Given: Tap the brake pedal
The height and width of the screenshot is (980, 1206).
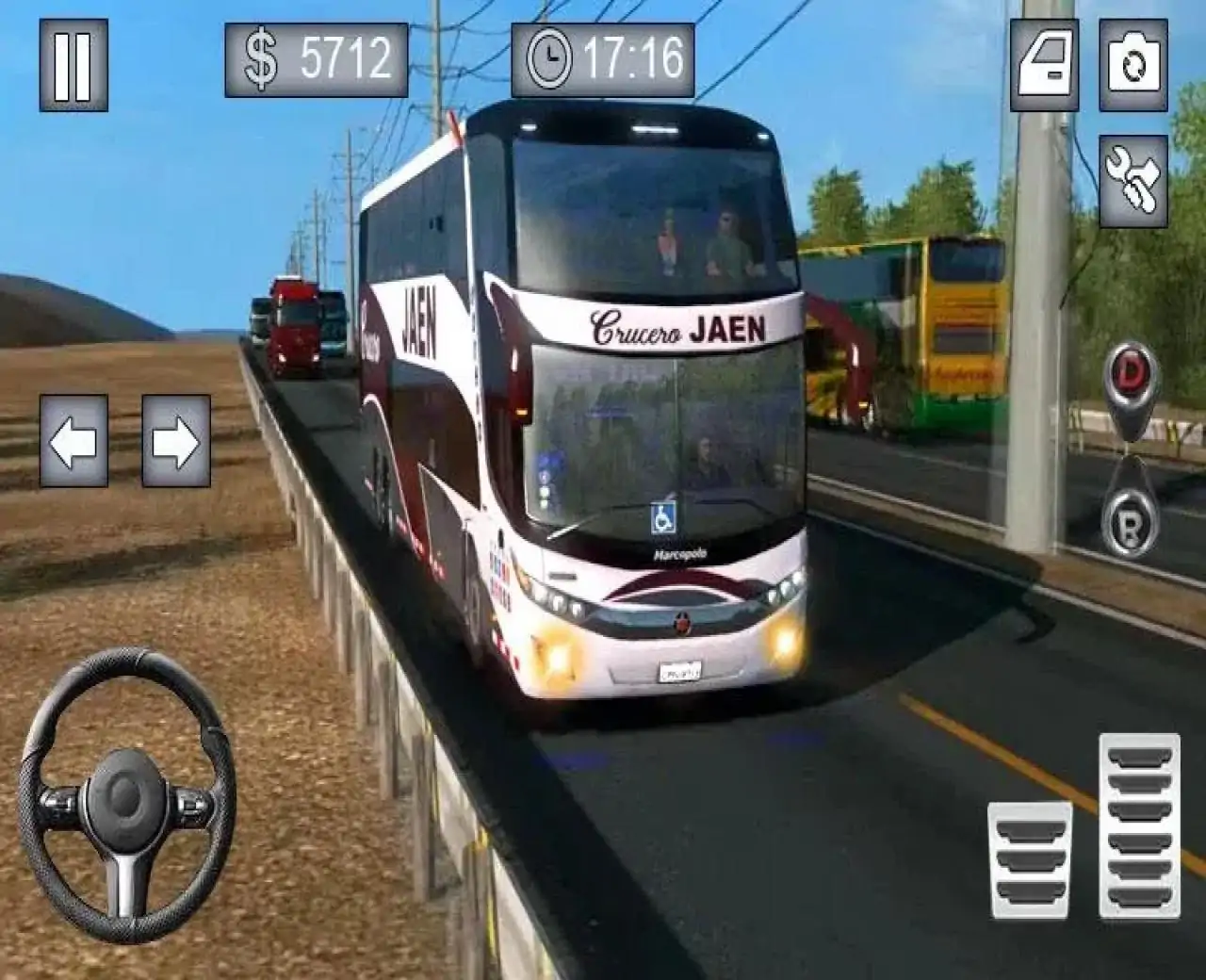Looking at the screenshot, I should [1030, 859].
